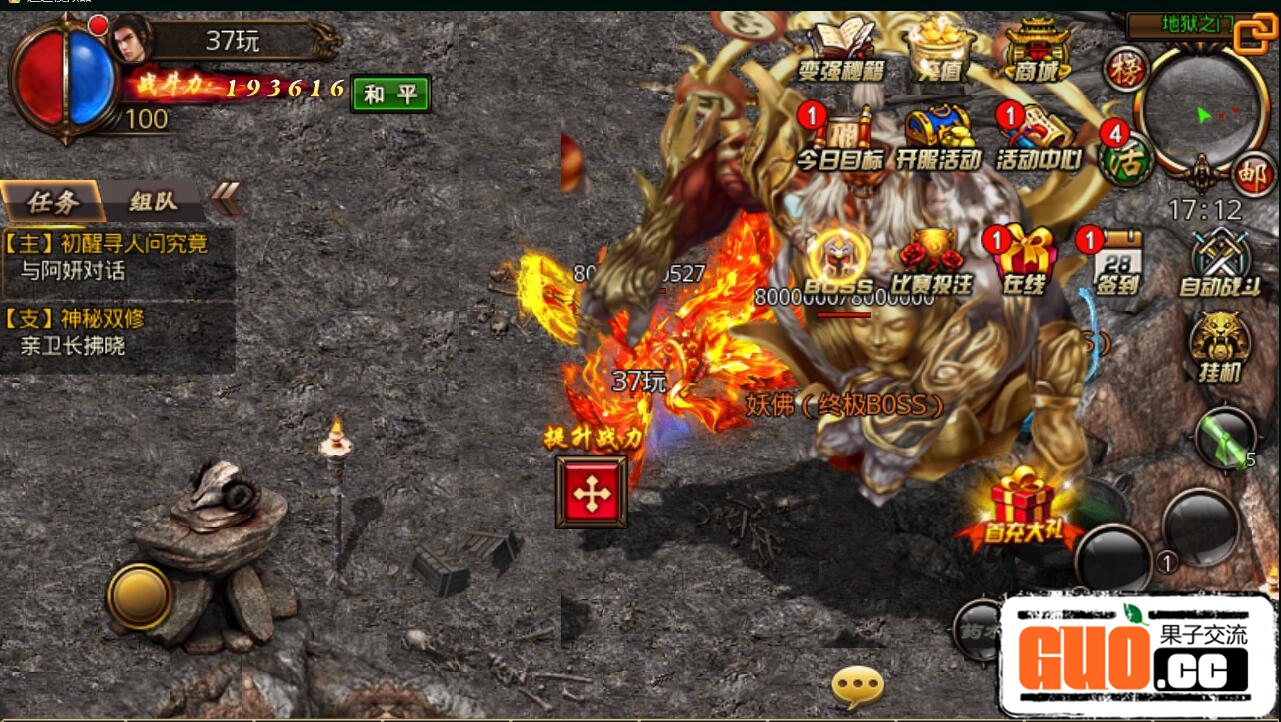1281x722 pixels.
Task: Open 今日目标 daily goals
Action: (840, 140)
